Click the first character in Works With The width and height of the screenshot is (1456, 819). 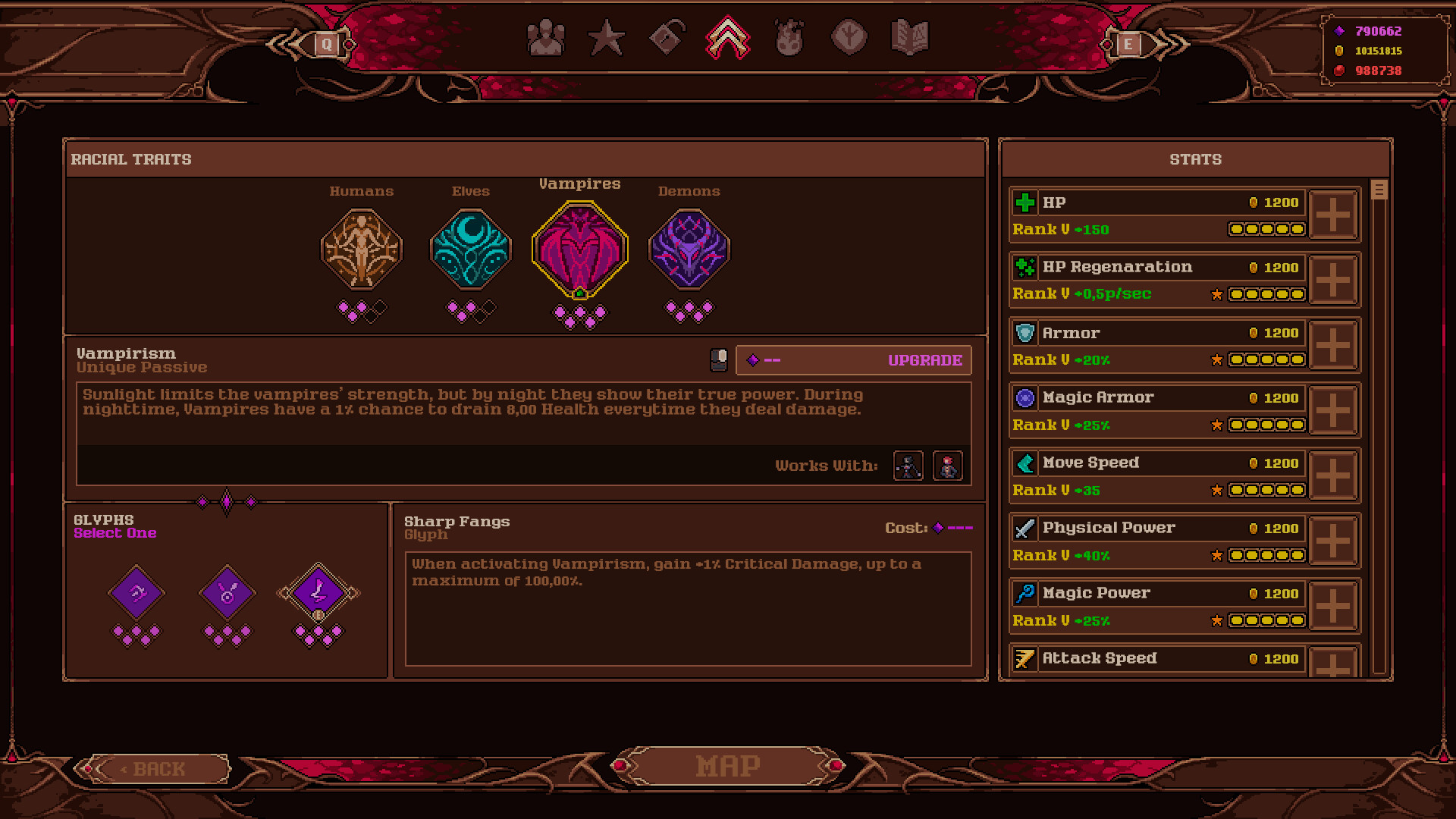[x=907, y=466]
